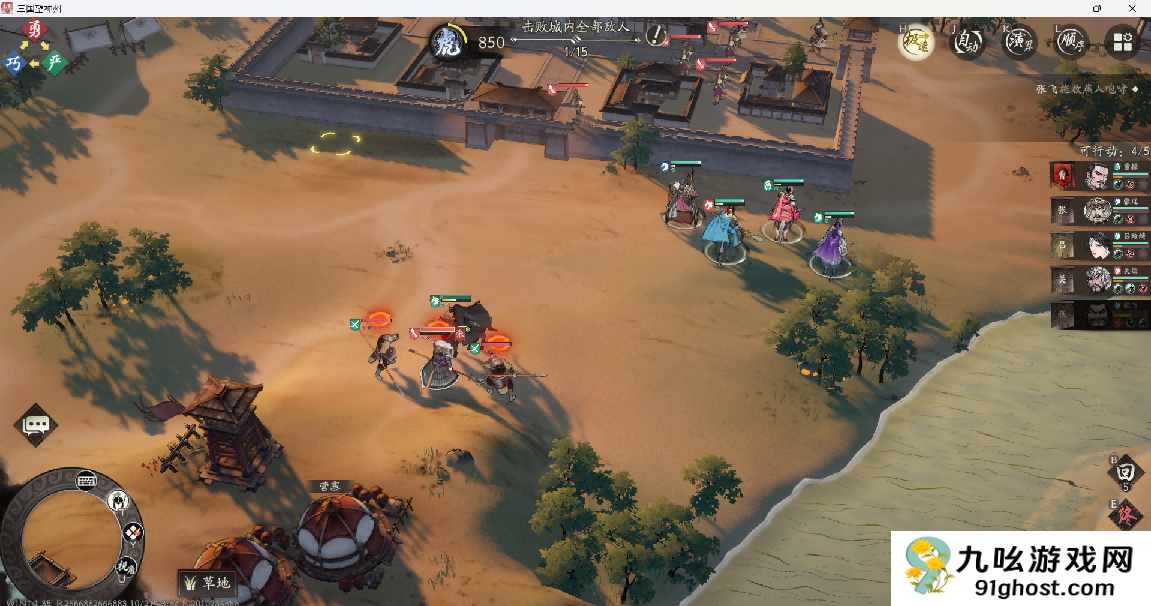Click the helmet icon on the minimap ring
This screenshot has width=1151, height=606.
click(x=119, y=500)
